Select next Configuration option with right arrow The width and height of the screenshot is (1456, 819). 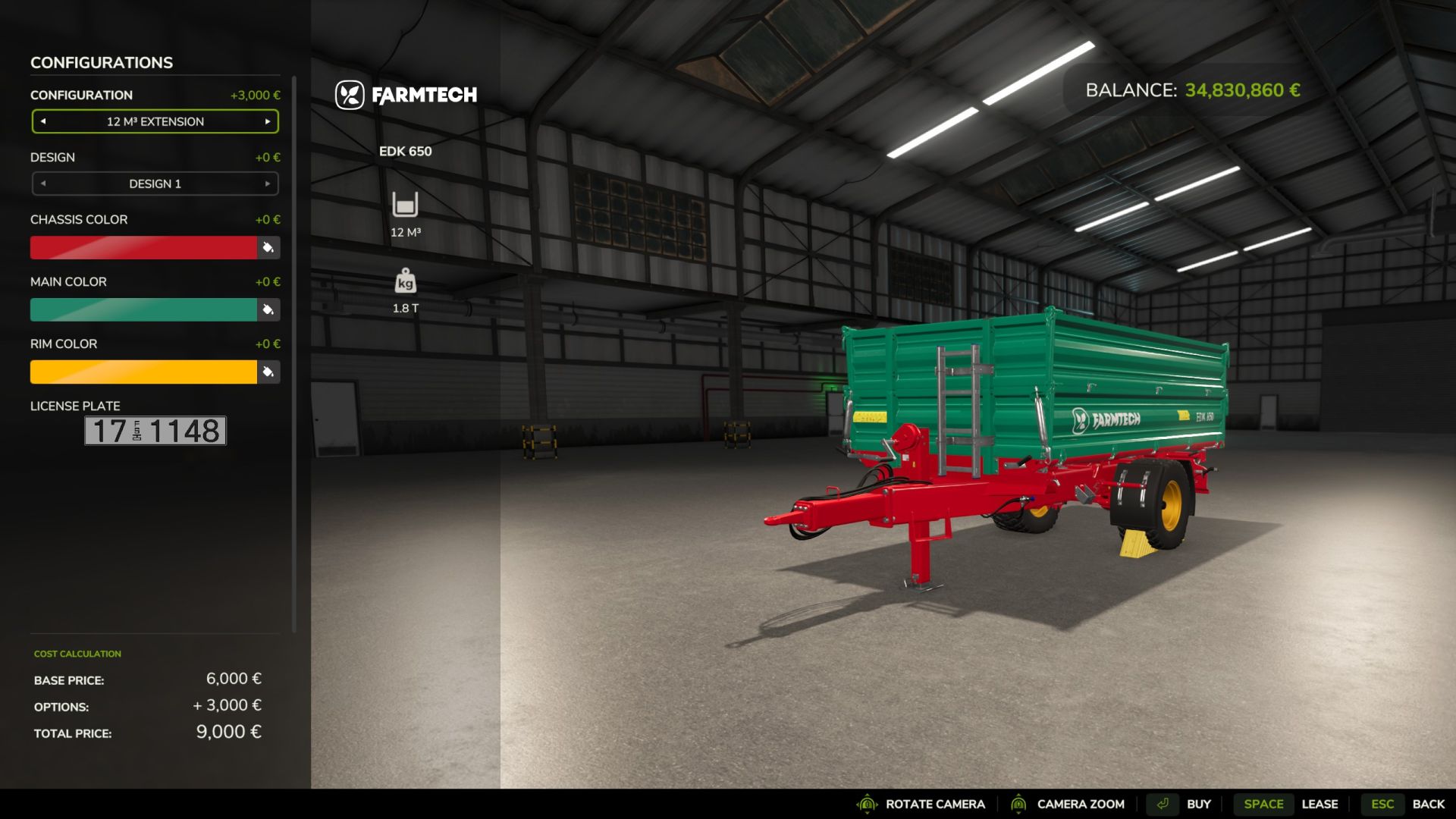pos(268,121)
